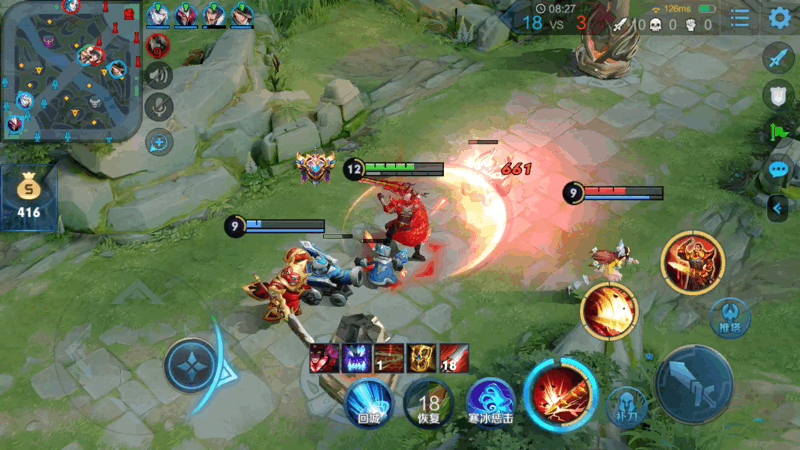Tap the 推塔 push-tower button
Image resolution: width=800 pixels, height=450 pixels.
pos(729,318)
